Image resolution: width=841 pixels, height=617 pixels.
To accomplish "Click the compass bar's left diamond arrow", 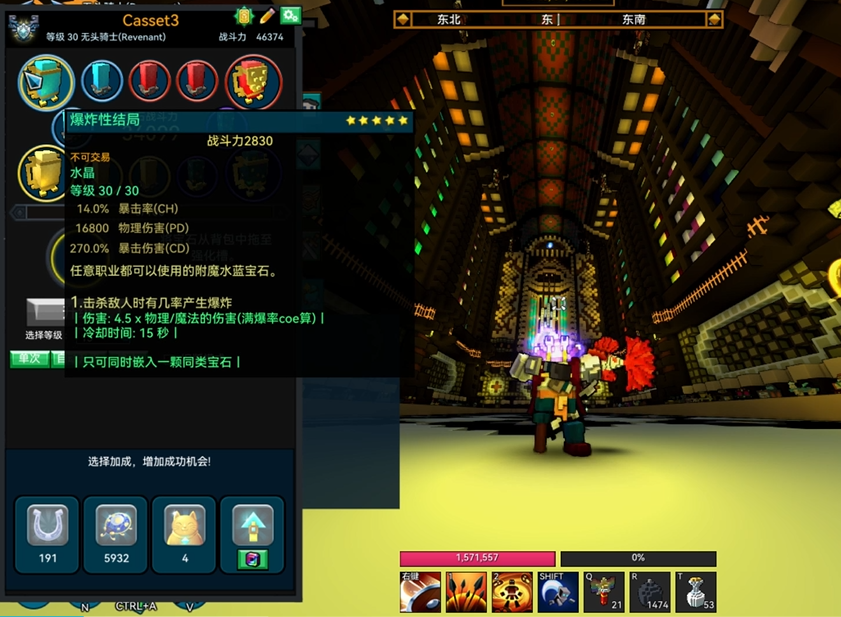I will 403,19.
